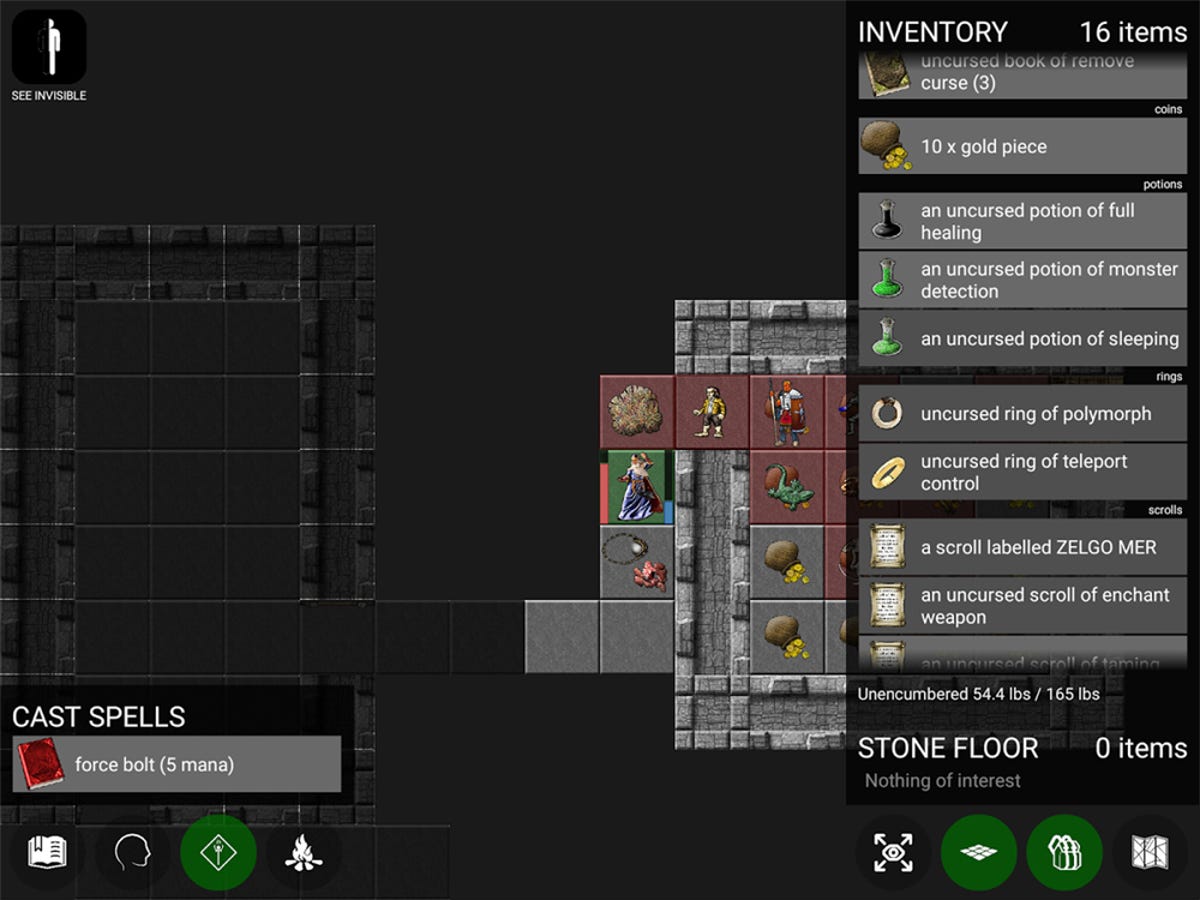The height and width of the screenshot is (900, 1200).
Task: Open the head profile character button
Action: (x=132, y=852)
